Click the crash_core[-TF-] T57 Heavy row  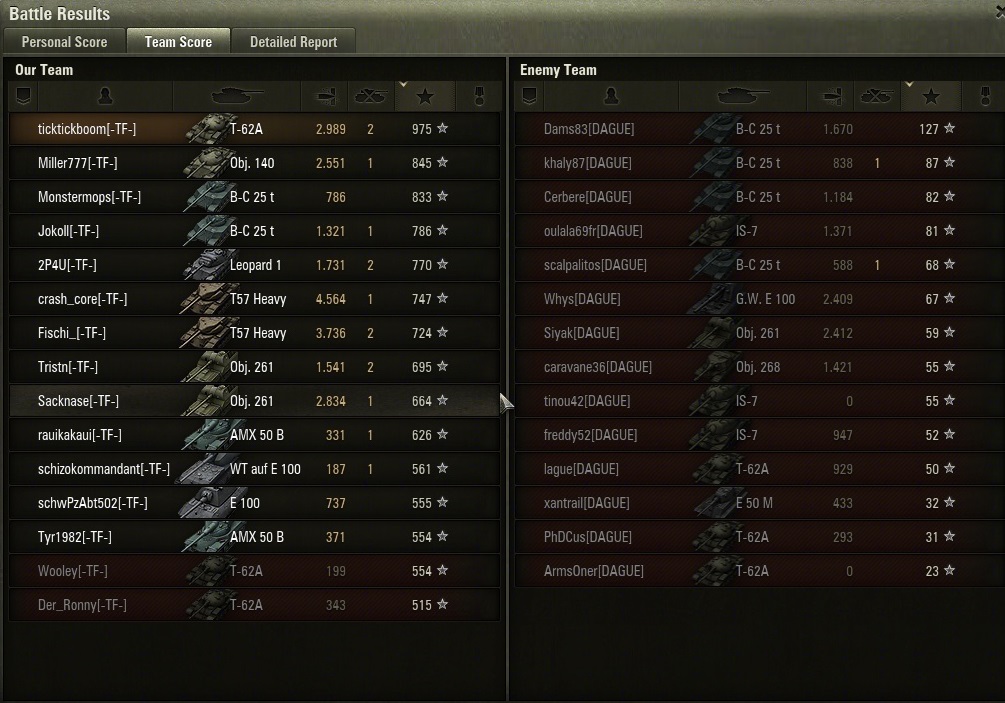pyautogui.click(x=82, y=299)
